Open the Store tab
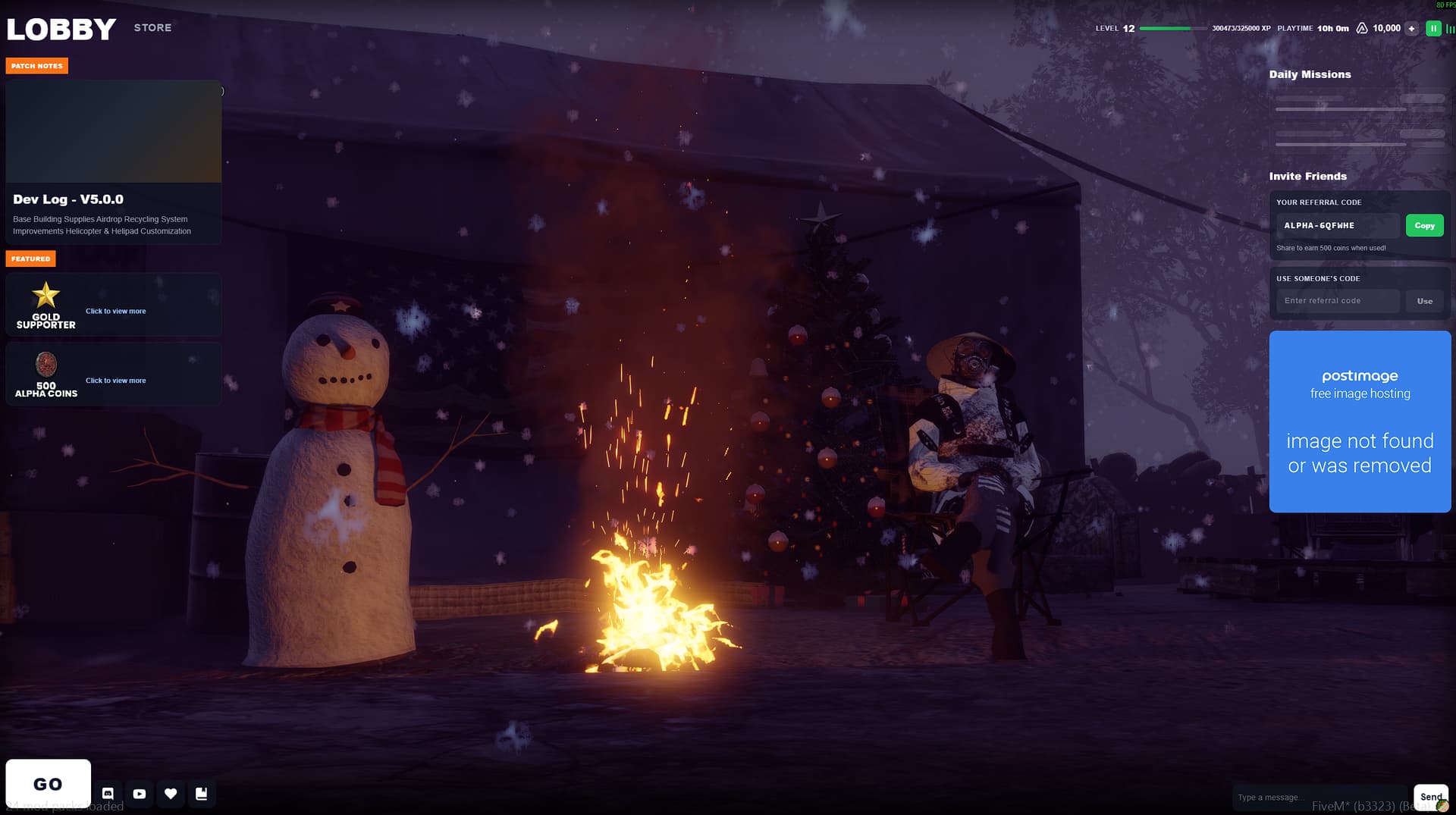The image size is (1456, 815). pyautogui.click(x=152, y=28)
